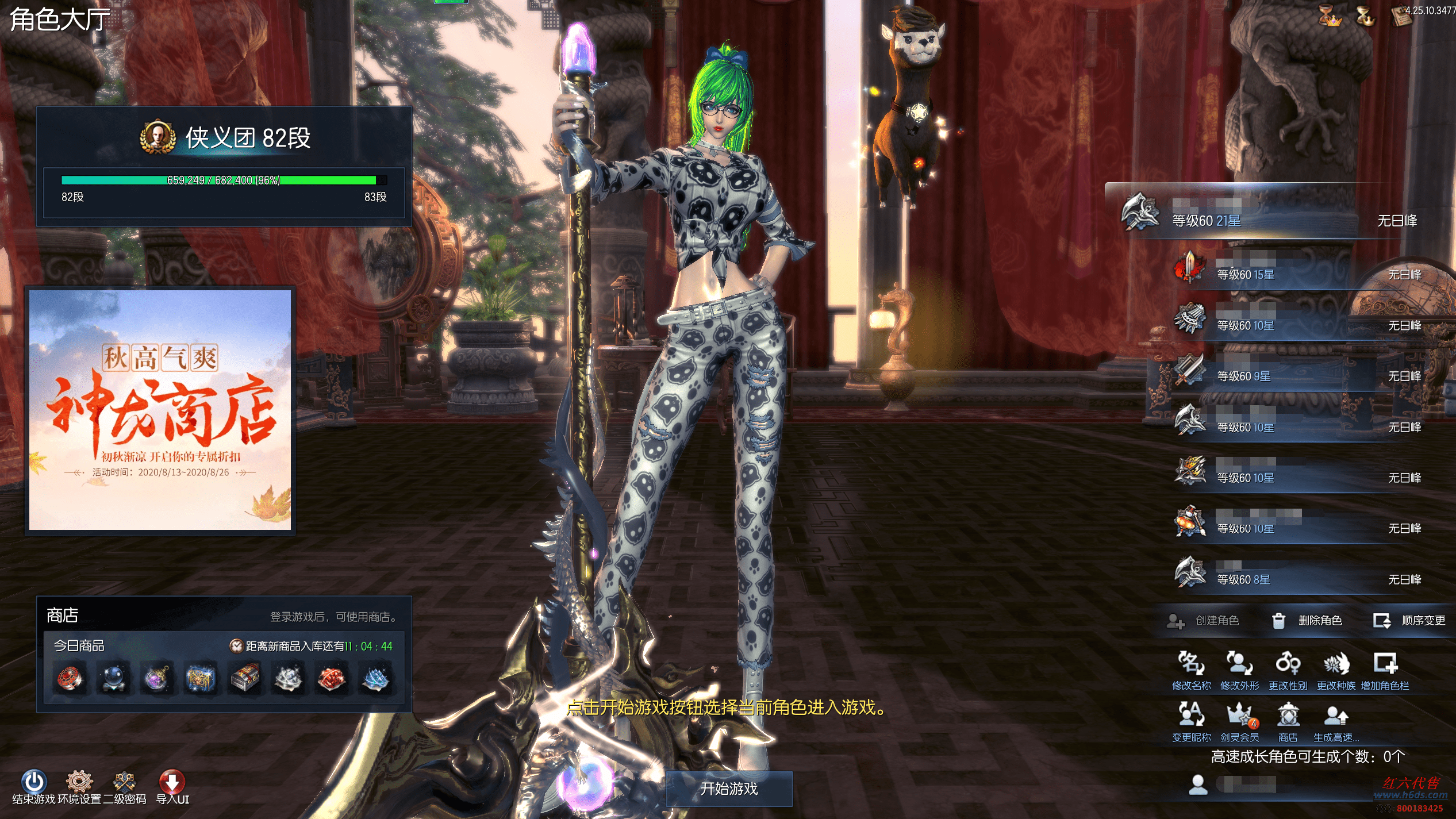Screen dimensions: 1456x819
Task: Open 环境设置 gear settings
Action: point(79,782)
